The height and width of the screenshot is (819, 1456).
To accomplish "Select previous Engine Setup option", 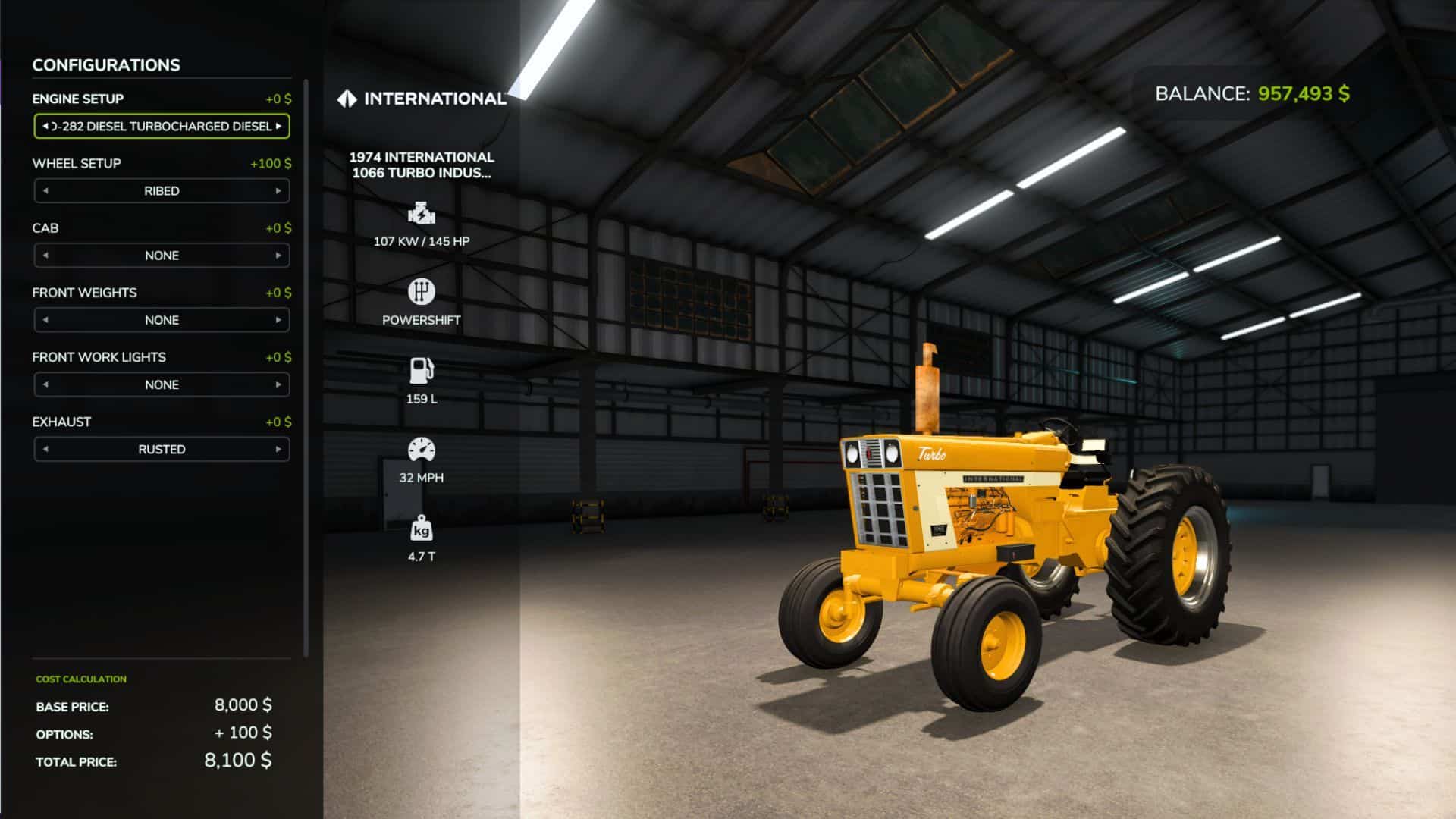I will point(45,127).
